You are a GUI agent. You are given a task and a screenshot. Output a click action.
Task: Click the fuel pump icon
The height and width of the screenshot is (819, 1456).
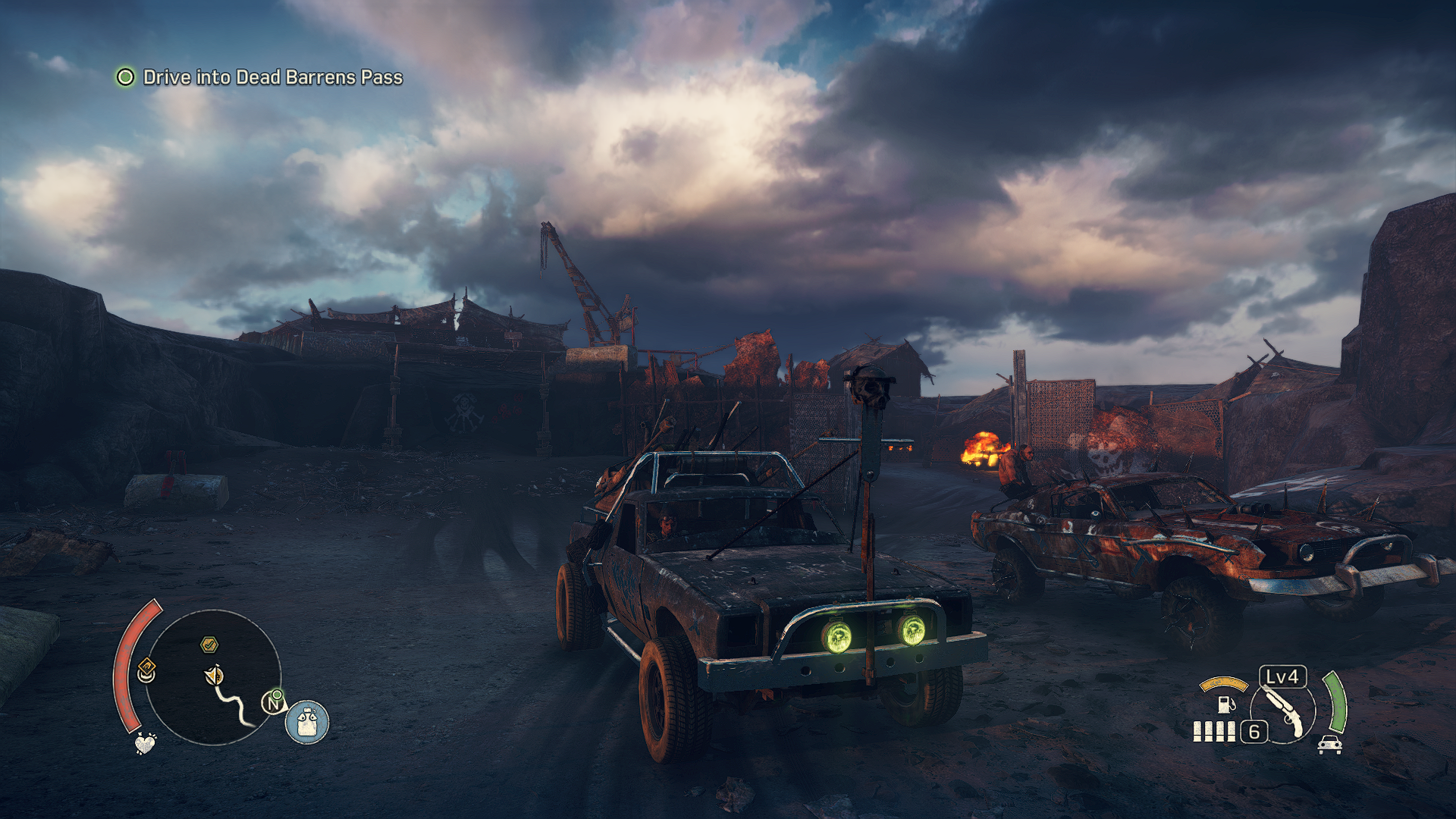(x=1225, y=704)
